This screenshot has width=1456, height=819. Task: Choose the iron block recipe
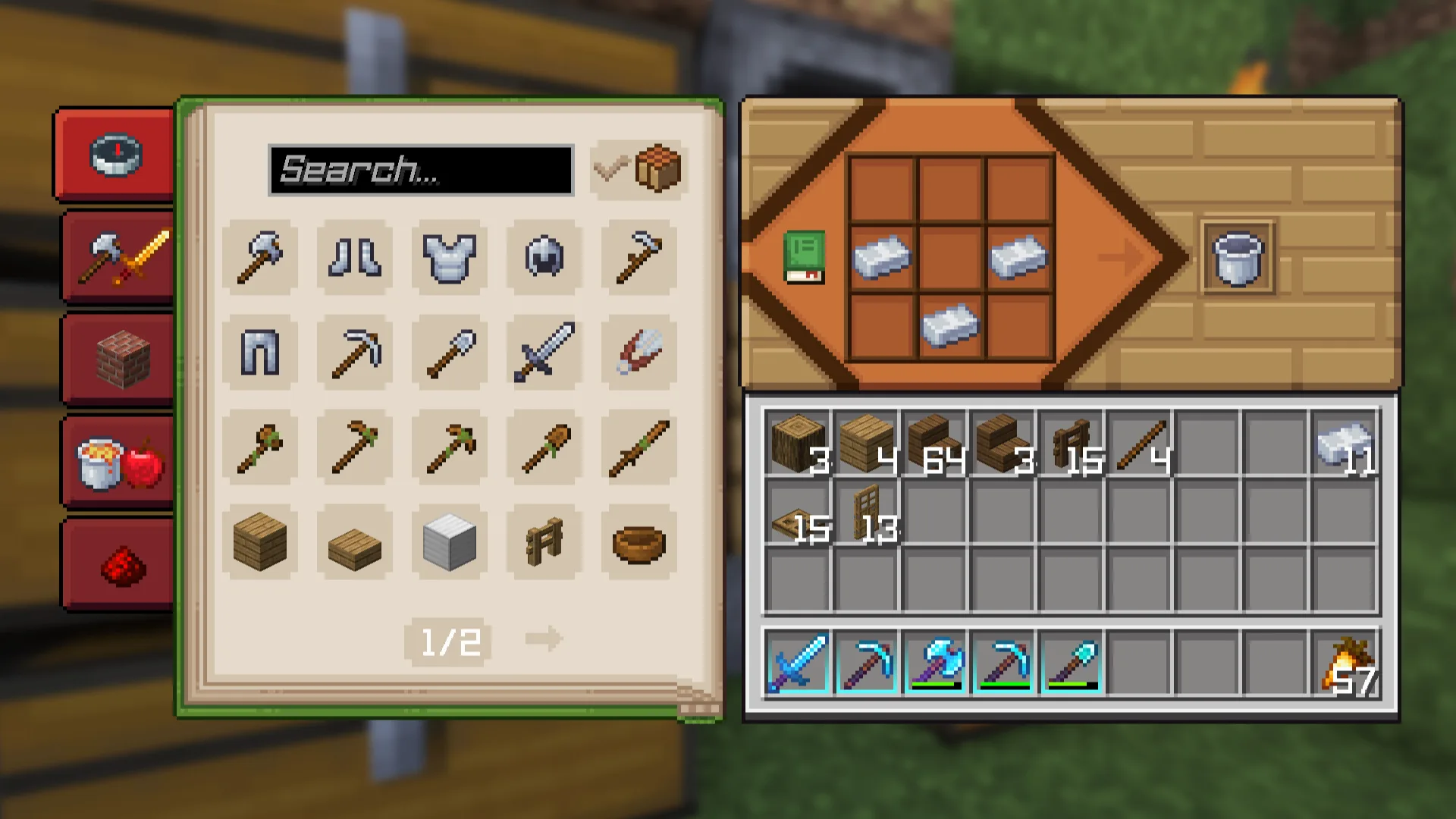[449, 541]
